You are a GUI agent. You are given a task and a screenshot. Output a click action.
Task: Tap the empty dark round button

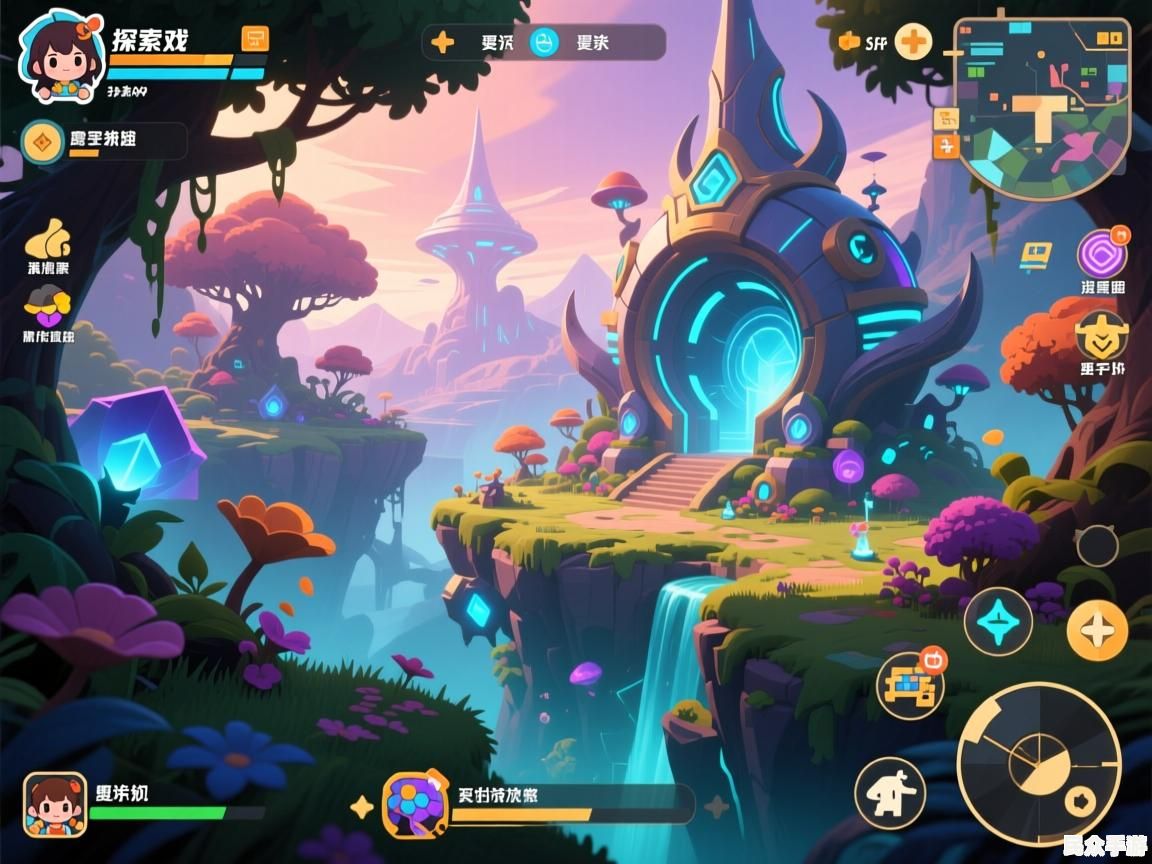point(1097,546)
